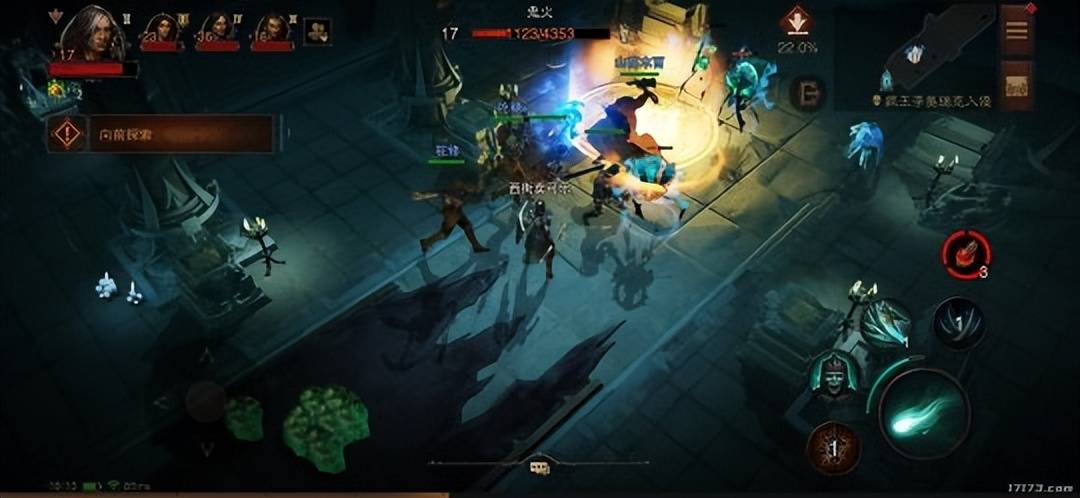Tap the red downward arrow icon

pyautogui.click(x=797, y=23)
